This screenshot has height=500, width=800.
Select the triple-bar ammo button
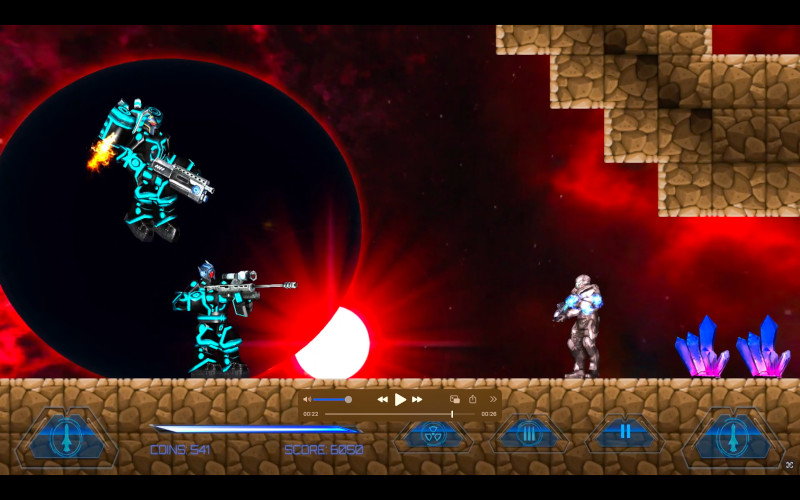coord(529,434)
